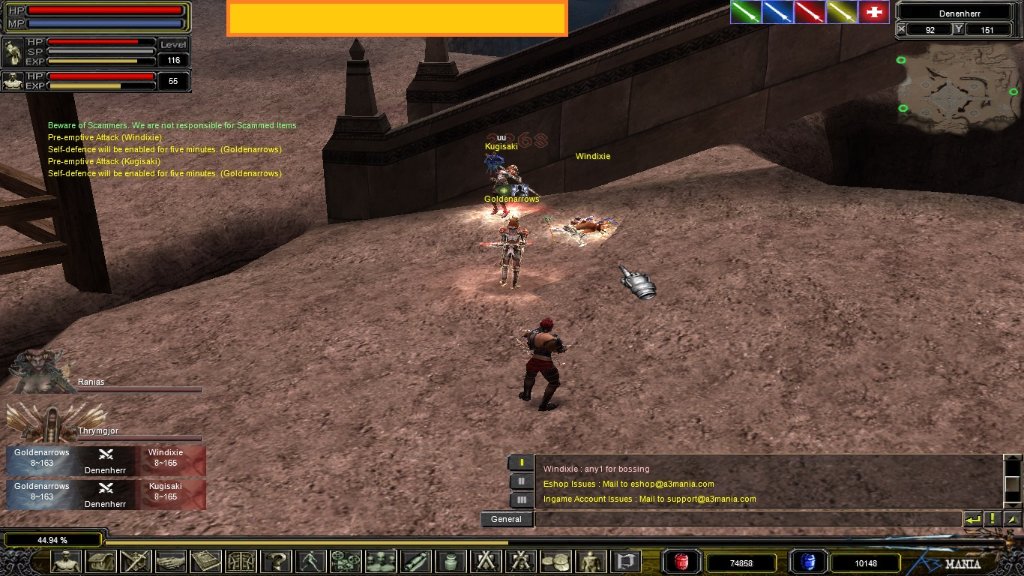Select the Ranias portrait
1024x576 pixels.
tap(40, 370)
